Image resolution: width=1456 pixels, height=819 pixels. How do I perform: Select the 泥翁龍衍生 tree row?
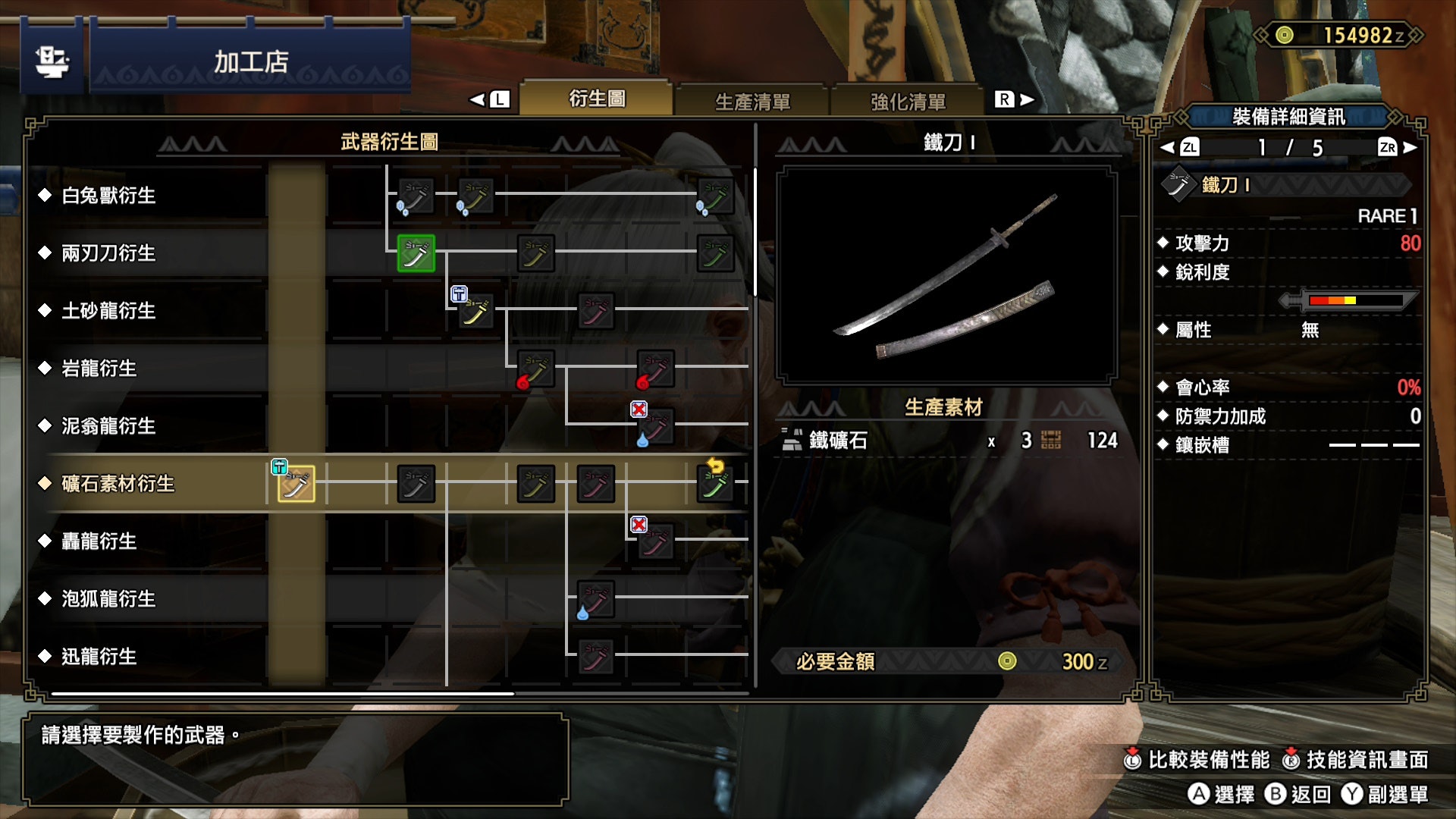(x=108, y=426)
